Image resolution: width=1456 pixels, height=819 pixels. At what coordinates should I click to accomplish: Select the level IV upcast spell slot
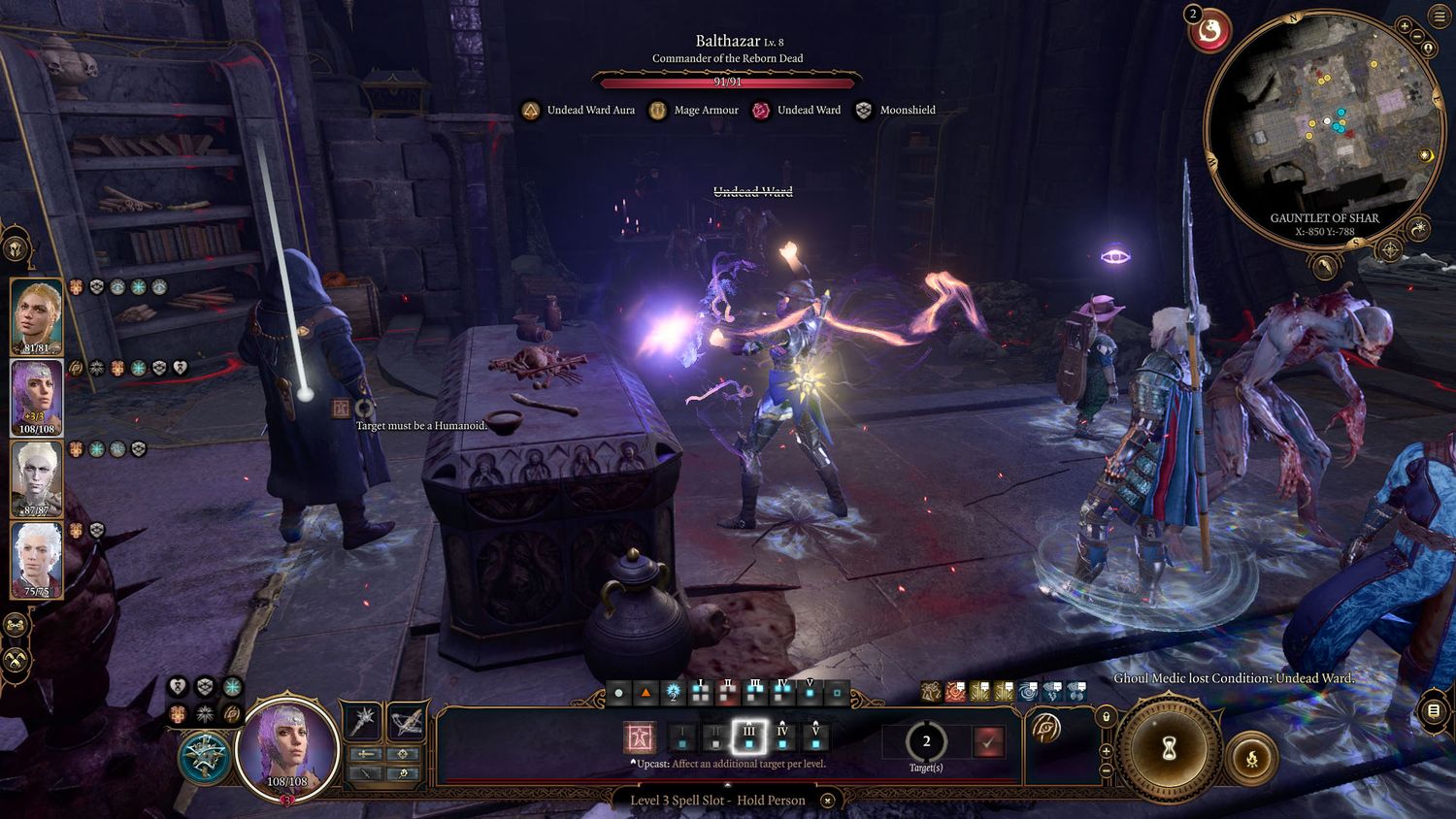(782, 737)
